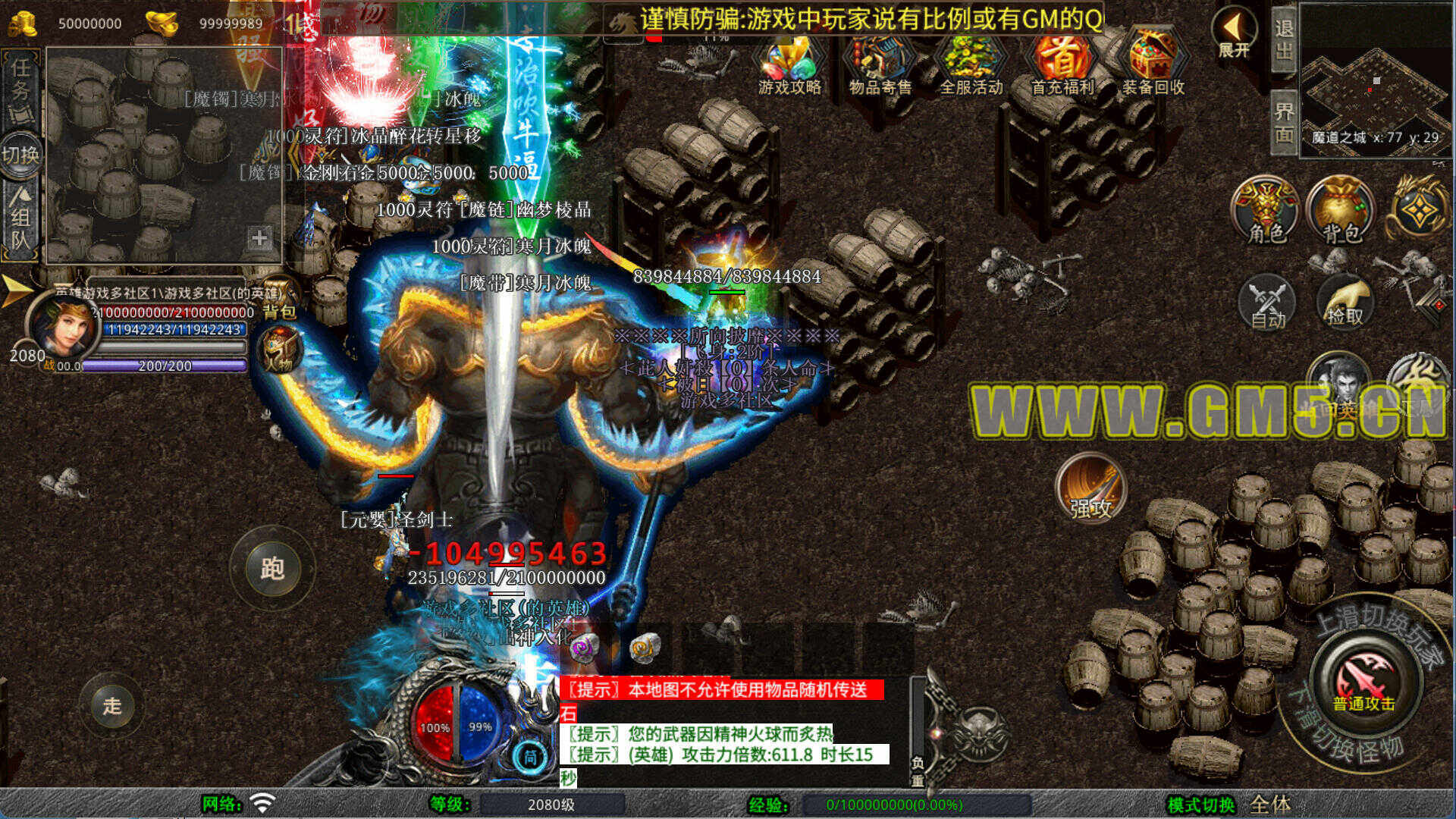The width and height of the screenshot is (1456, 819).
Task: Open the 游戏攻略 game guide icon
Action: click(x=789, y=64)
